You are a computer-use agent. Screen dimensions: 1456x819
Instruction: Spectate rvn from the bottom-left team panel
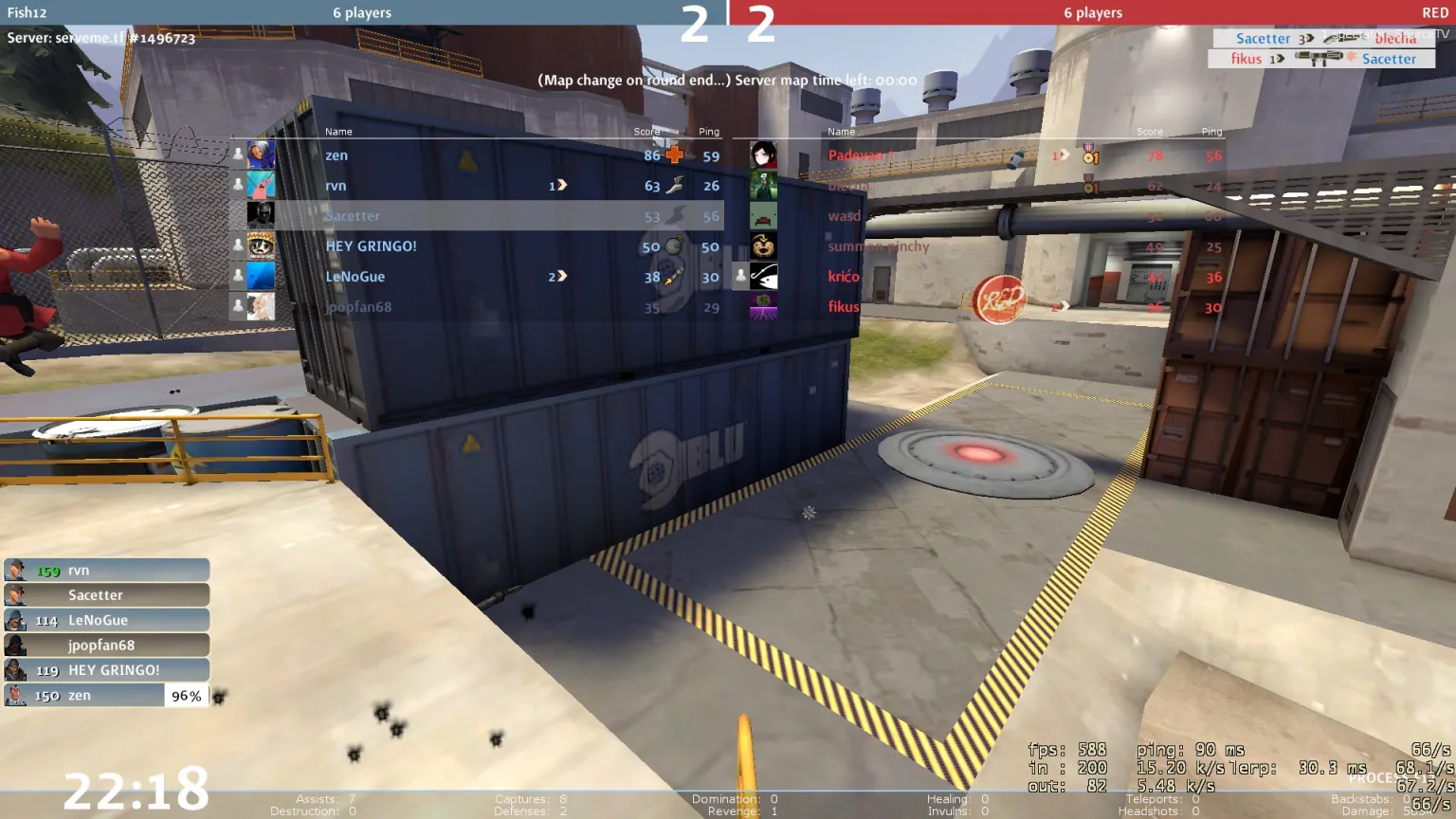(106, 570)
